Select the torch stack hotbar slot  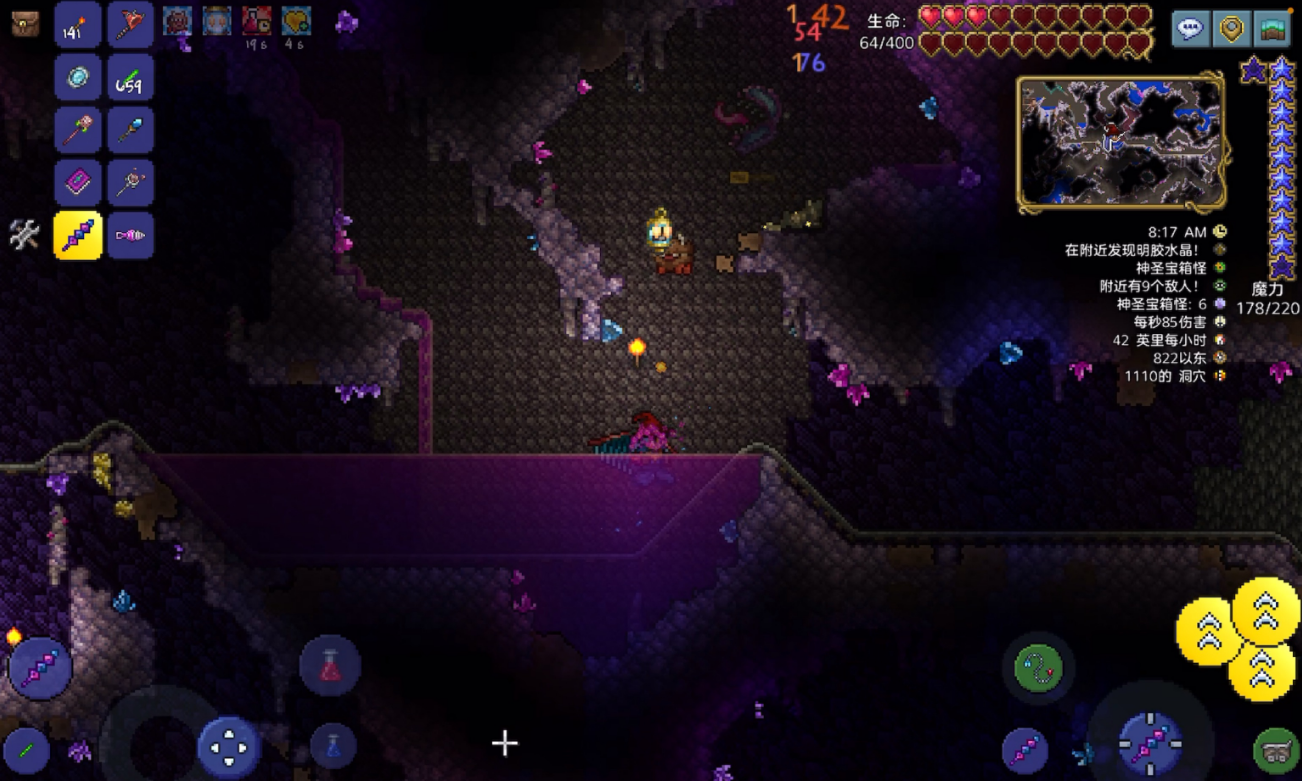(x=77, y=26)
